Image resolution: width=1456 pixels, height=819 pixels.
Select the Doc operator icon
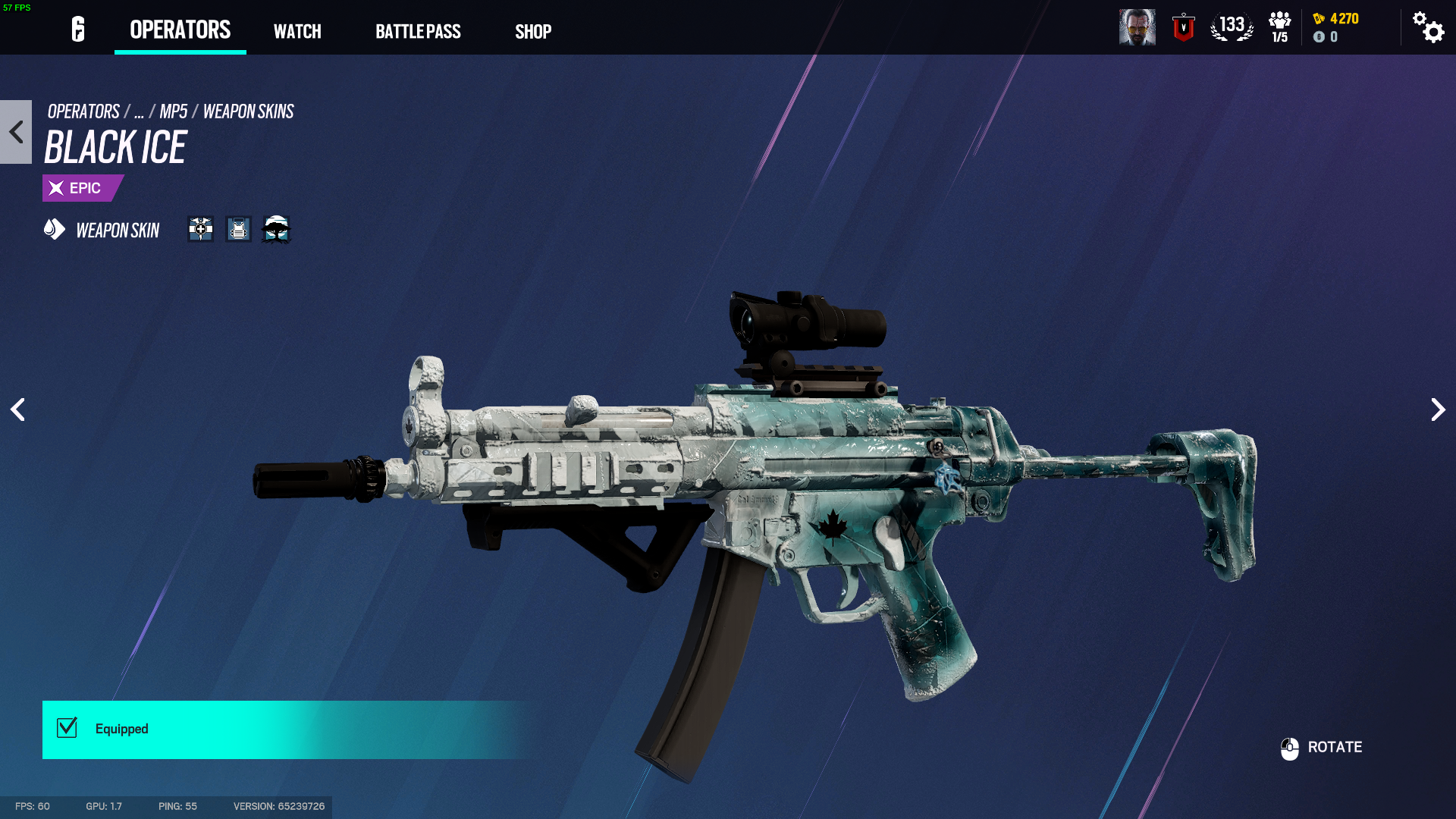(201, 229)
